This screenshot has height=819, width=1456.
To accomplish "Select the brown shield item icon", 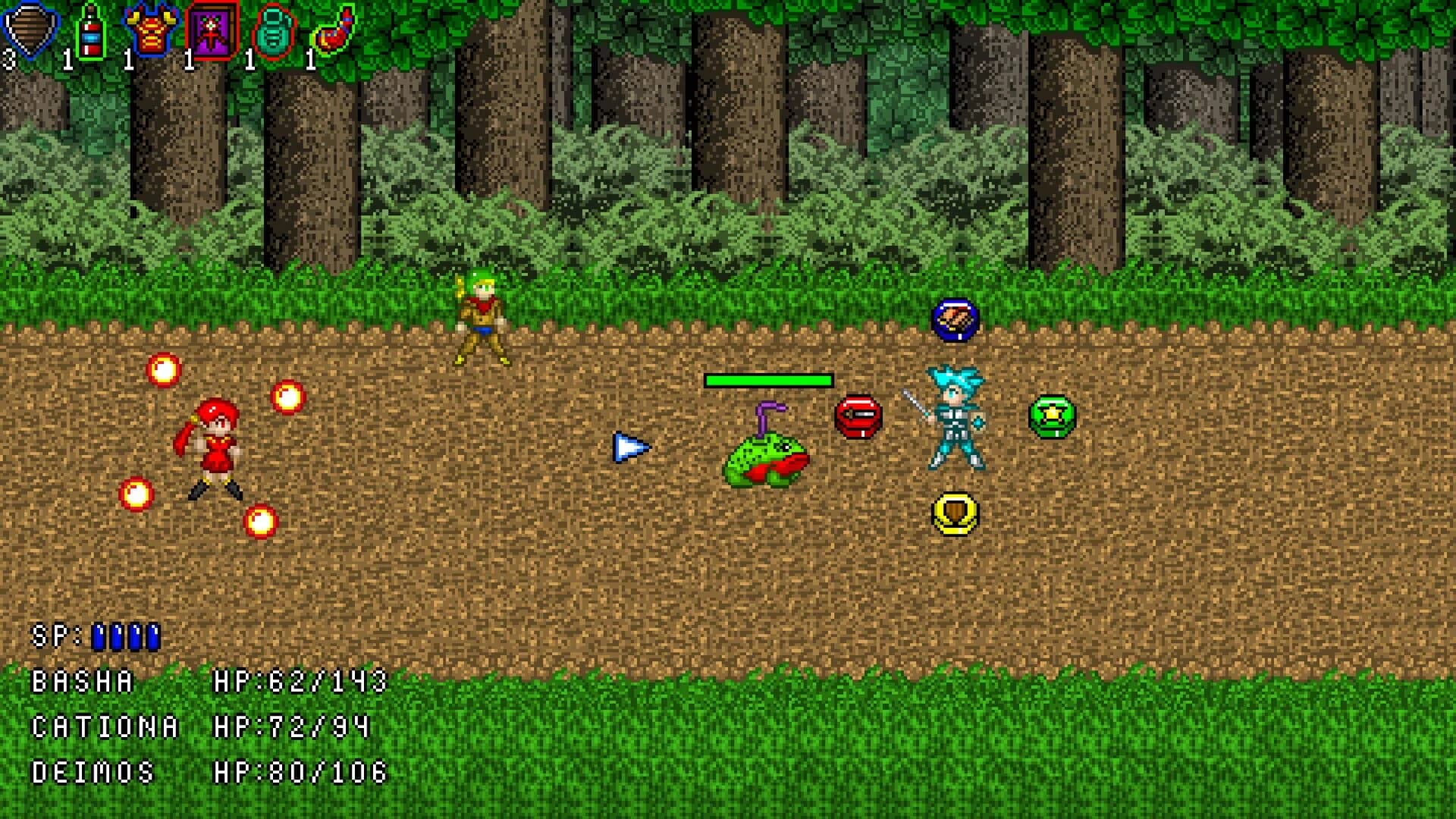I will pyautogui.click(x=28, y=29).
